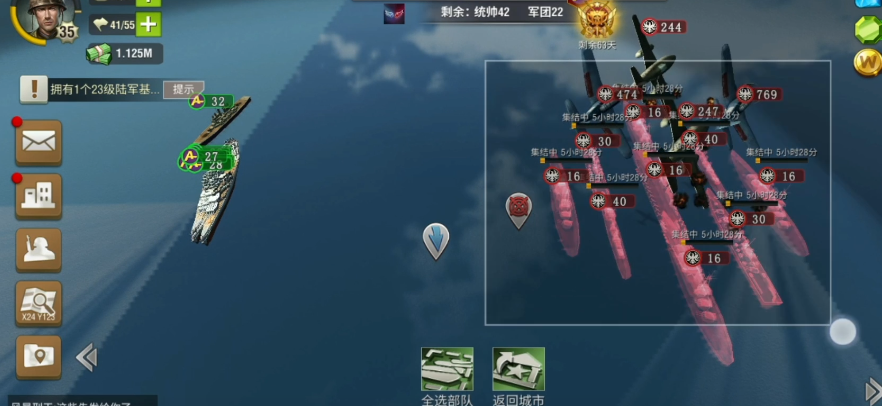Click the blue arrow map marker
Screen dimensions: 882x406
pyautogui.click(x=436, y=240)
